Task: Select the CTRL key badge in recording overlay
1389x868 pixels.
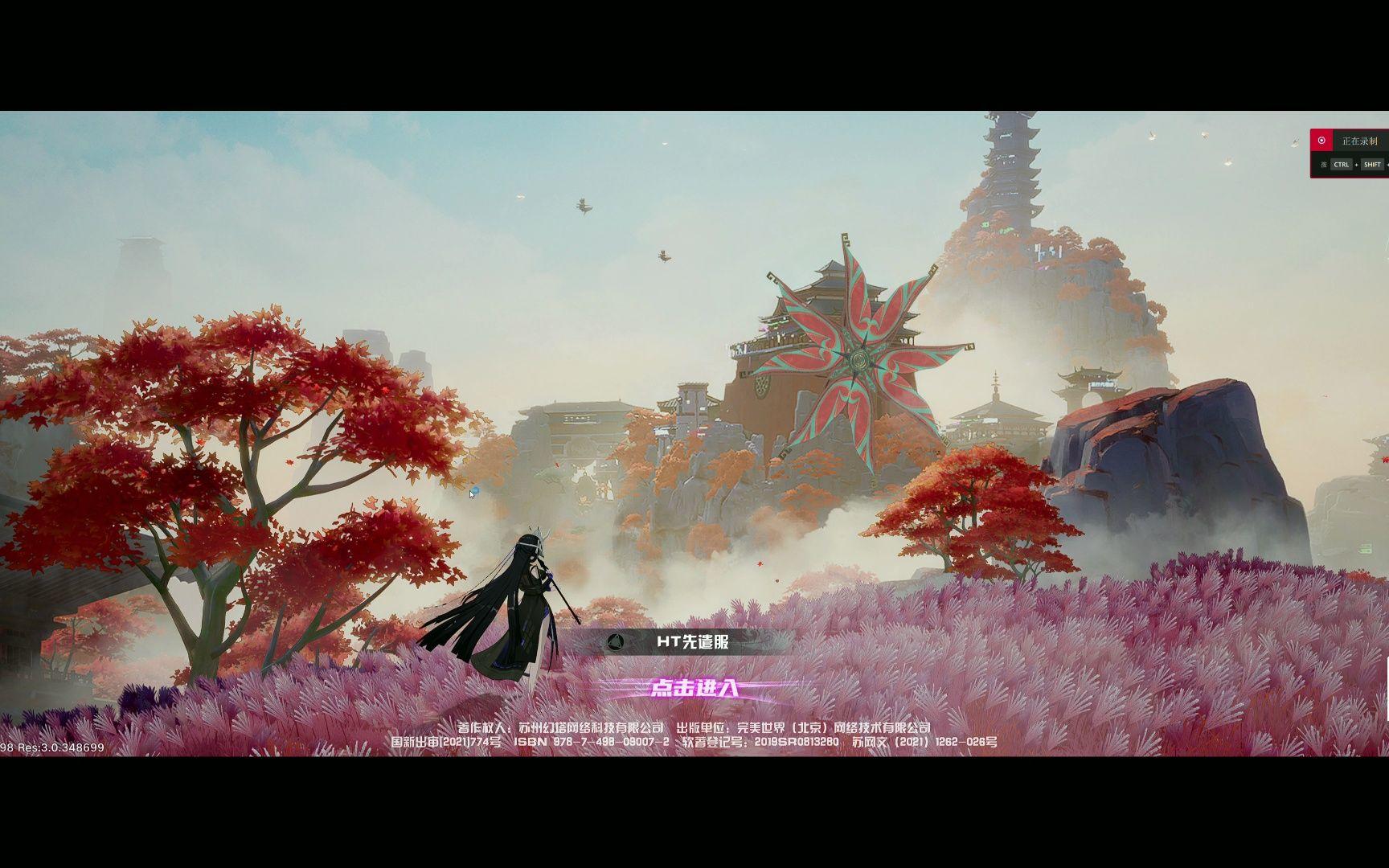Action: click(1341, 165)
